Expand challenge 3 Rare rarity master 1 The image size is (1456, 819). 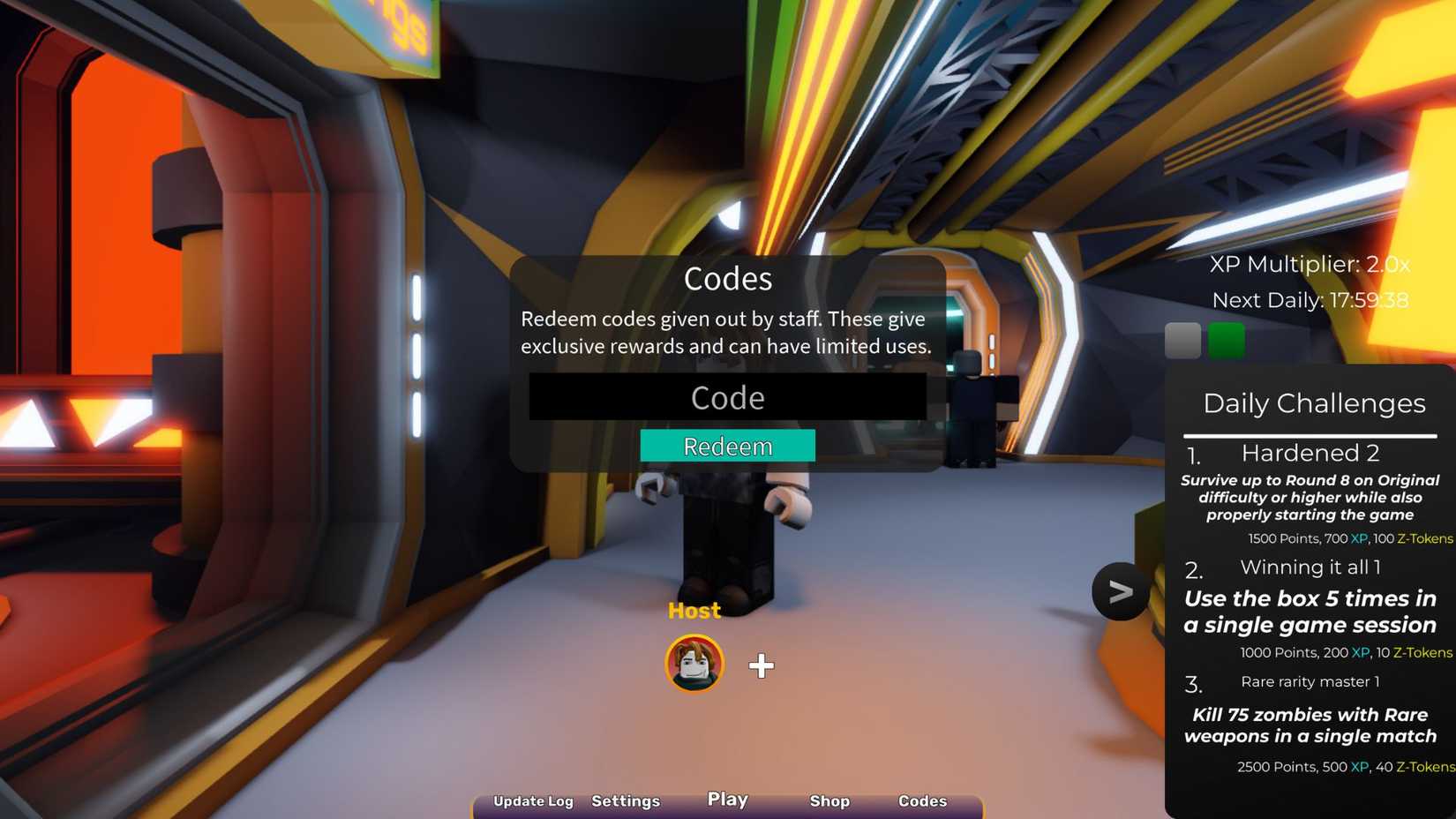[x=1310, y=682]
